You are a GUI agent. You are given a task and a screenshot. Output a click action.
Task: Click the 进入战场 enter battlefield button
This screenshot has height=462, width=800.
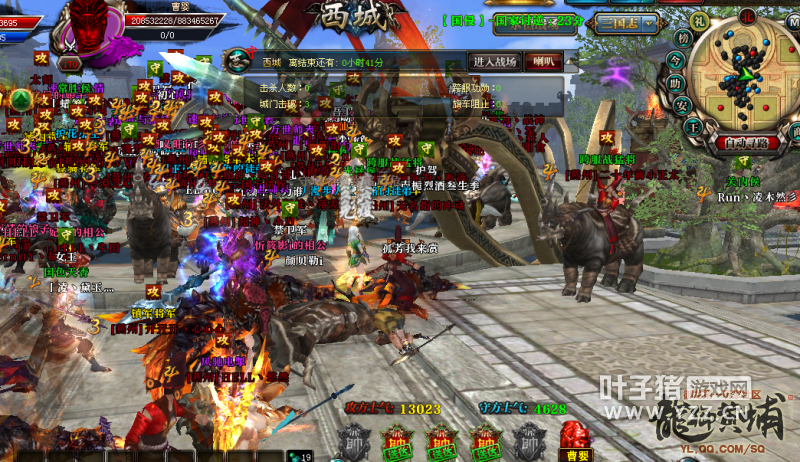tap(494, 62)
